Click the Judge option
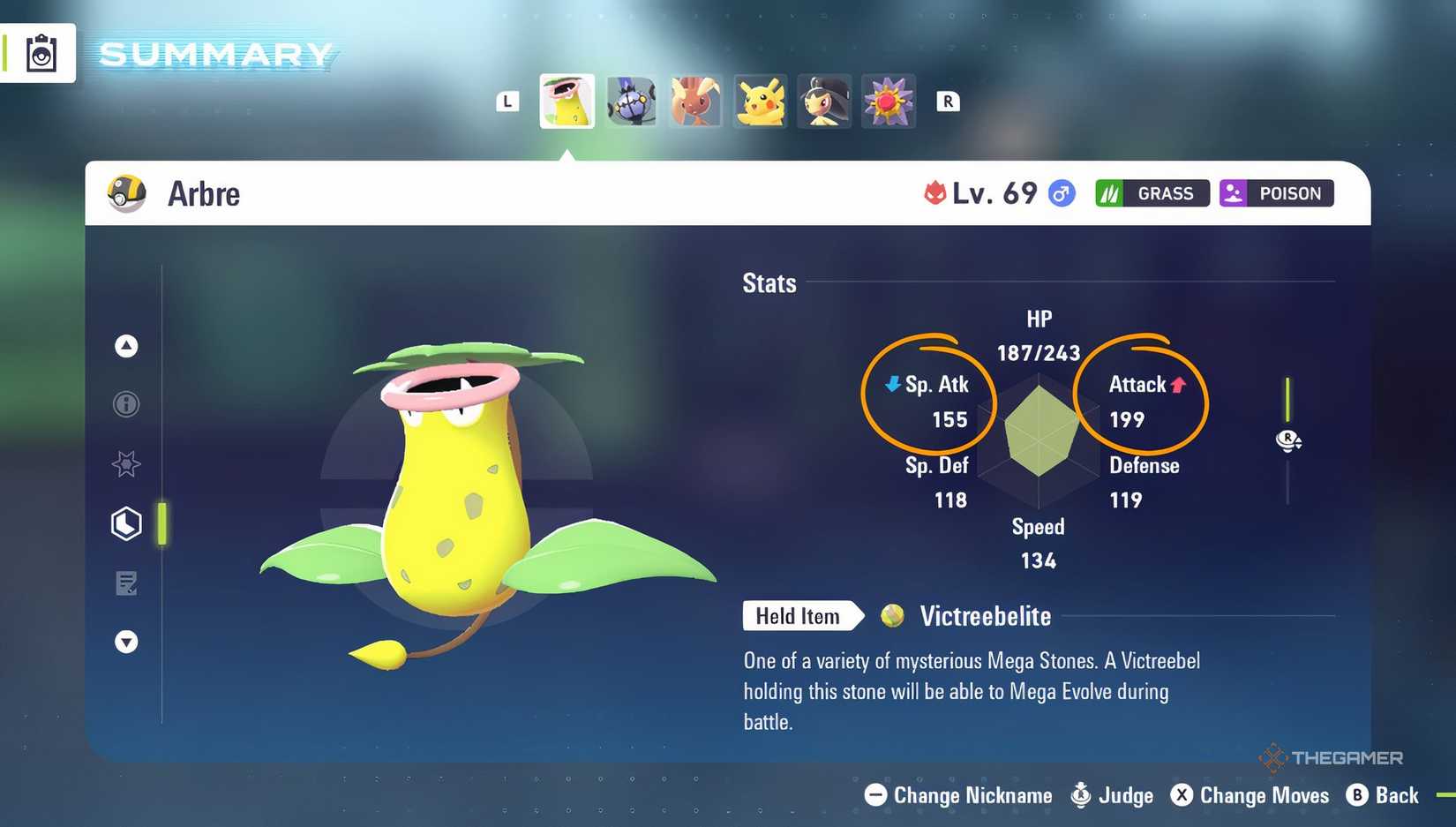Image resolution: width=1456 pixels, height=827 pixels. 1112,795
